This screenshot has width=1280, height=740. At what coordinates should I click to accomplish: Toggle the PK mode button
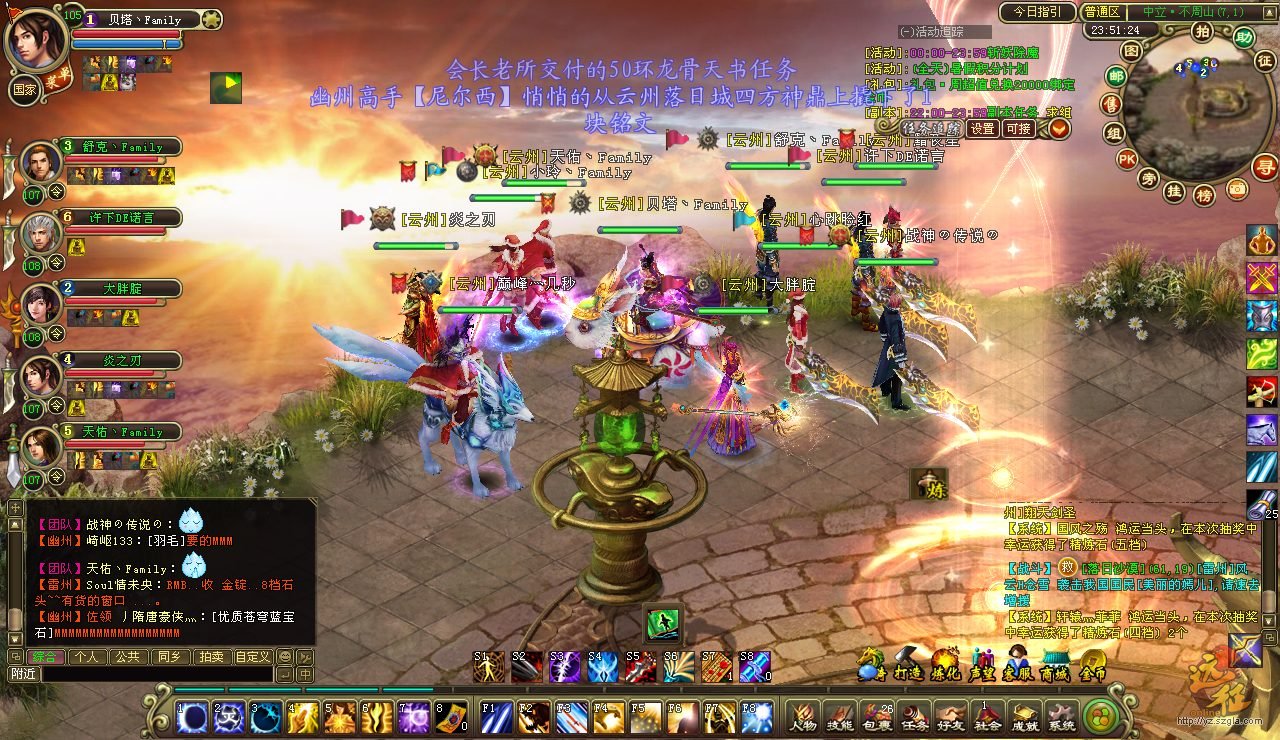point(1127,159)
